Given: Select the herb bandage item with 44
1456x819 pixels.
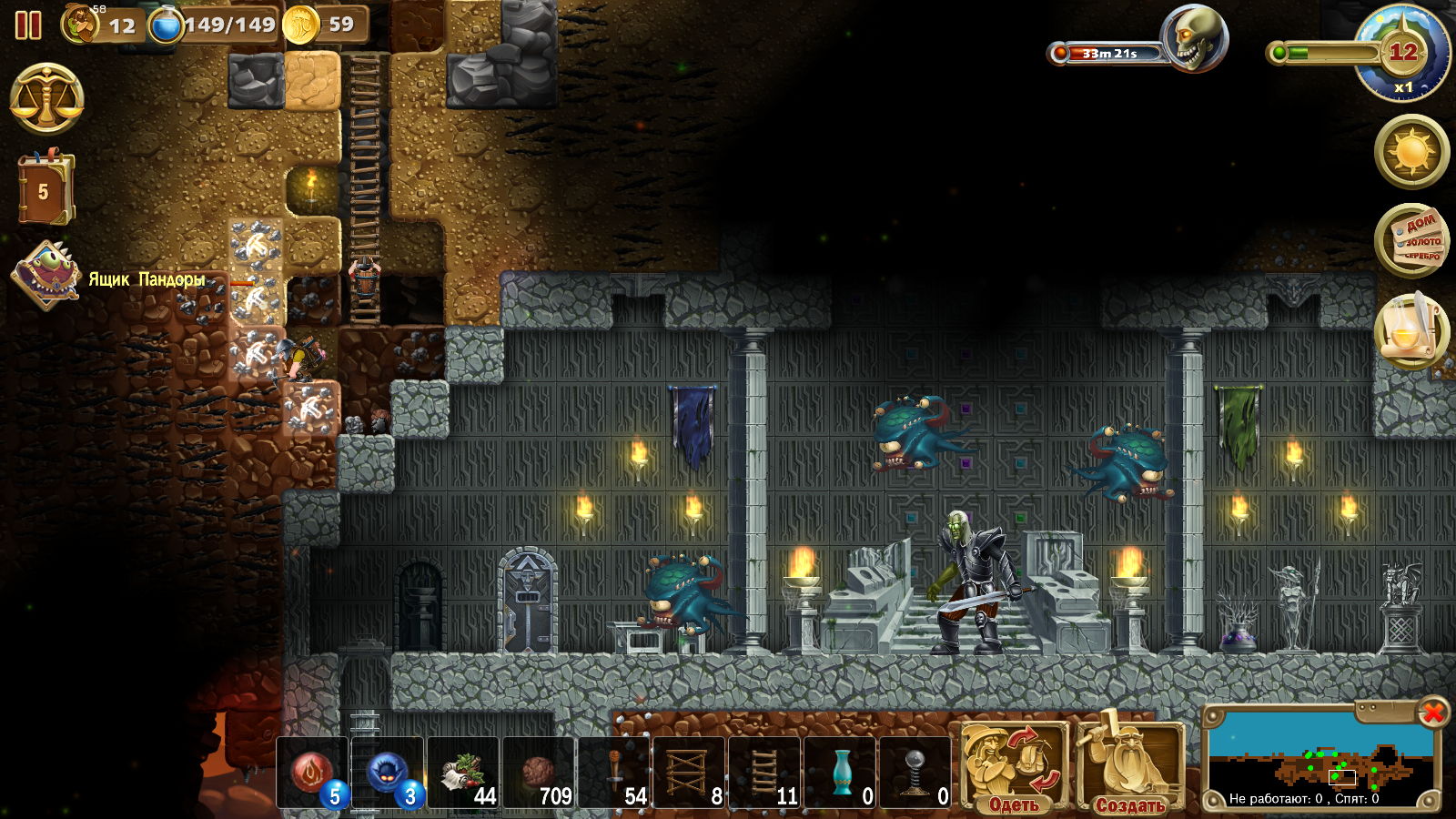Looking at the screenshot, I should click(463, 773).
